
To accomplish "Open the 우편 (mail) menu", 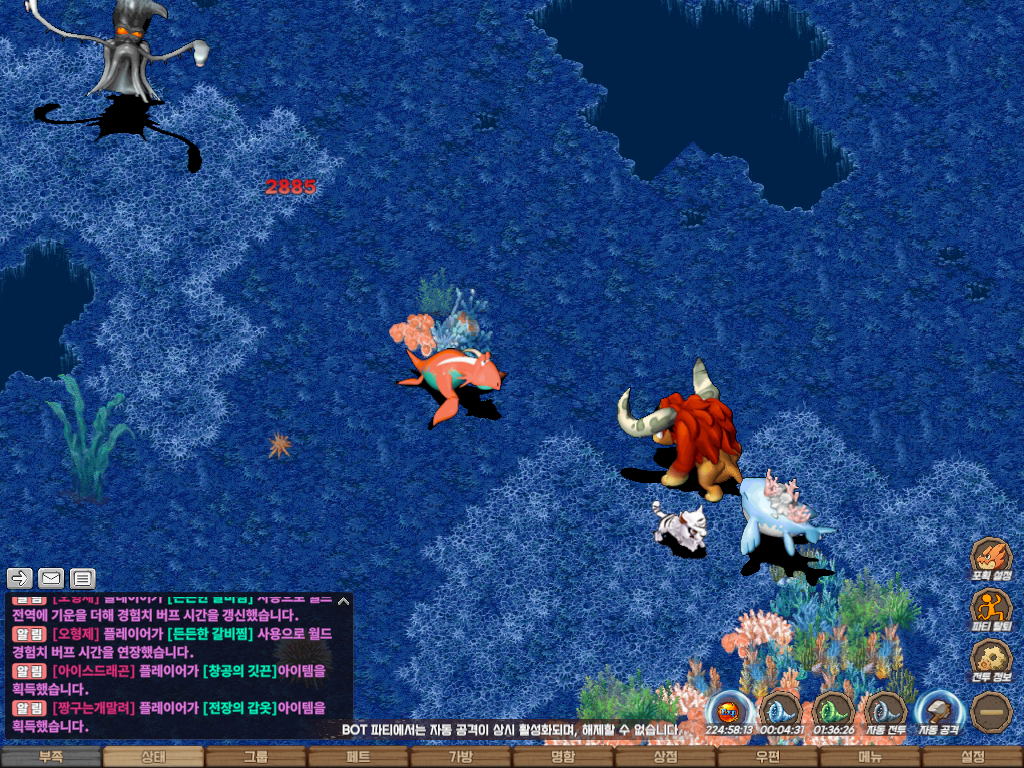I will click(768, 757).
